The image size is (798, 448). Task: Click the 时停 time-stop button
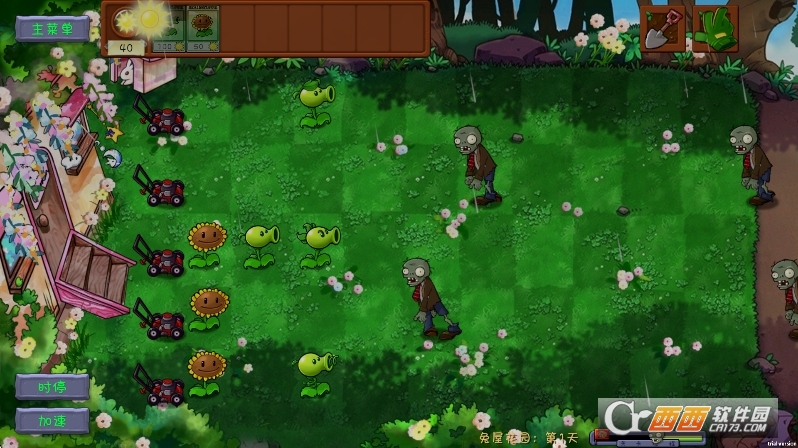52,386
